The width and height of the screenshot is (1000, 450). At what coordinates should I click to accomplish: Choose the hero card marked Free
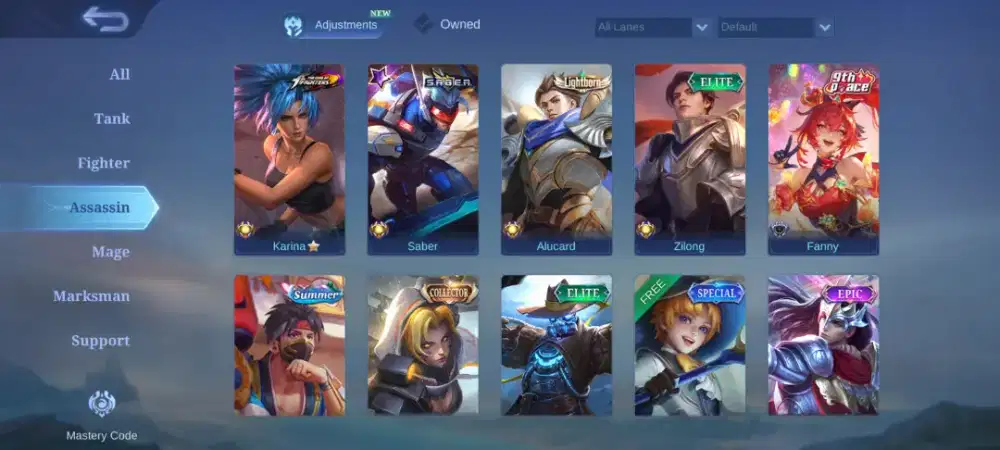[690, 345]
